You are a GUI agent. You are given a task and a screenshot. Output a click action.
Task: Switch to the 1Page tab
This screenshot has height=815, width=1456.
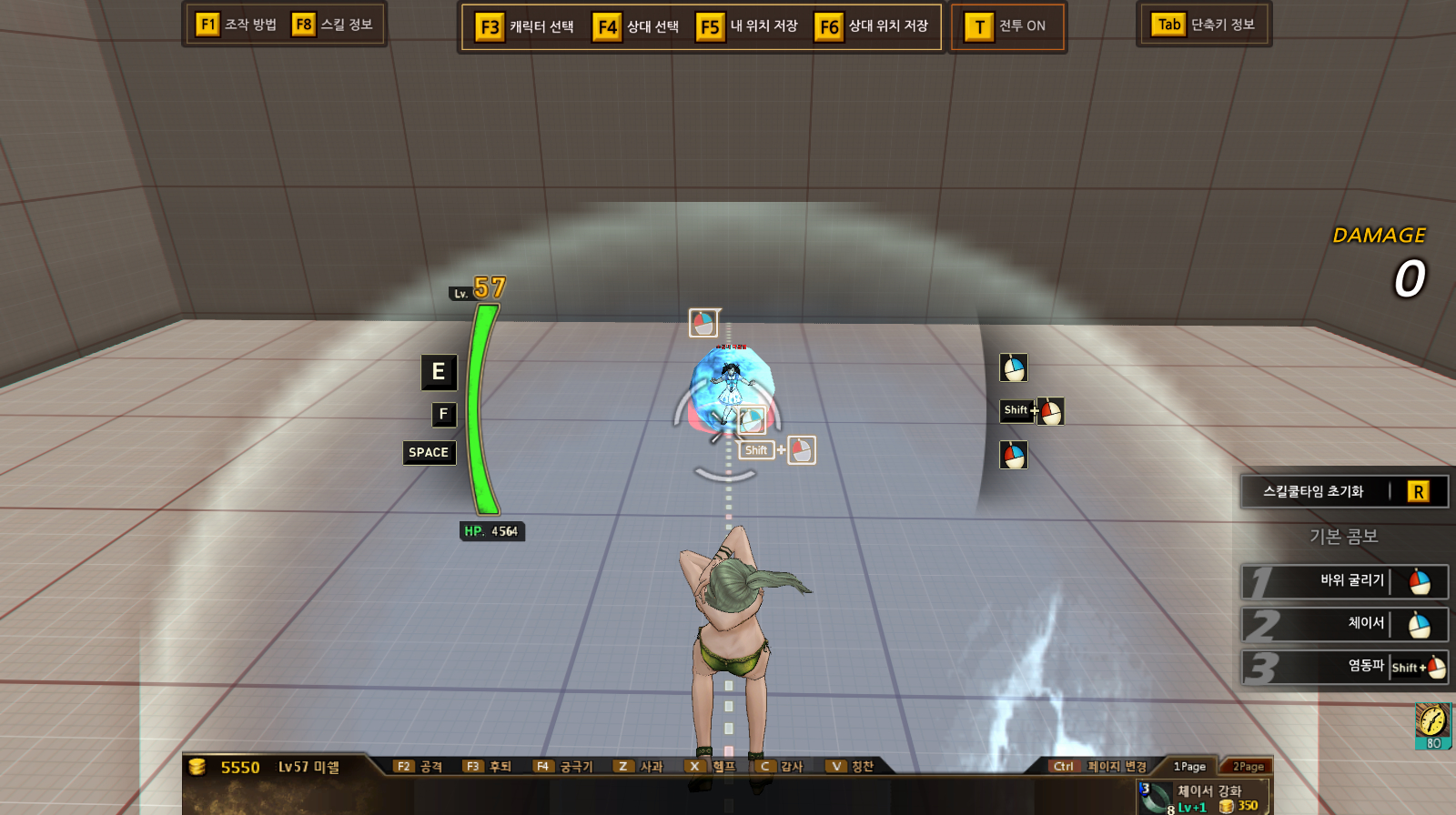(1189, 767)
